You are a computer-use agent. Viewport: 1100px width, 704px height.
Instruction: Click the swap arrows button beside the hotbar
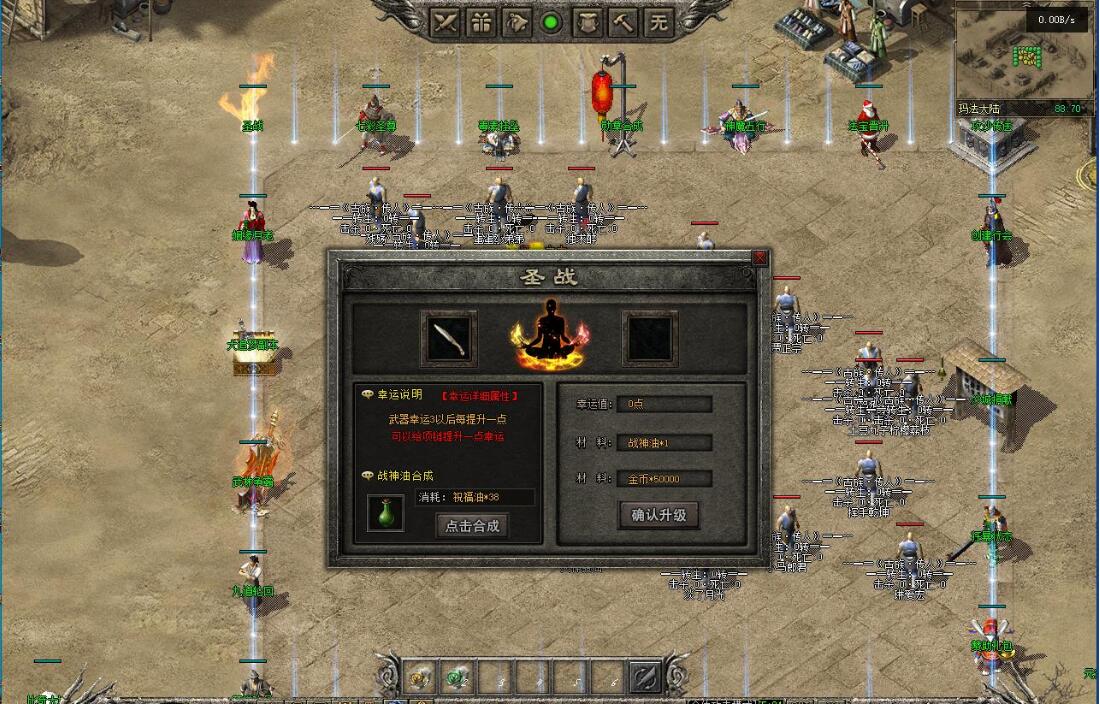coord(646,677)
